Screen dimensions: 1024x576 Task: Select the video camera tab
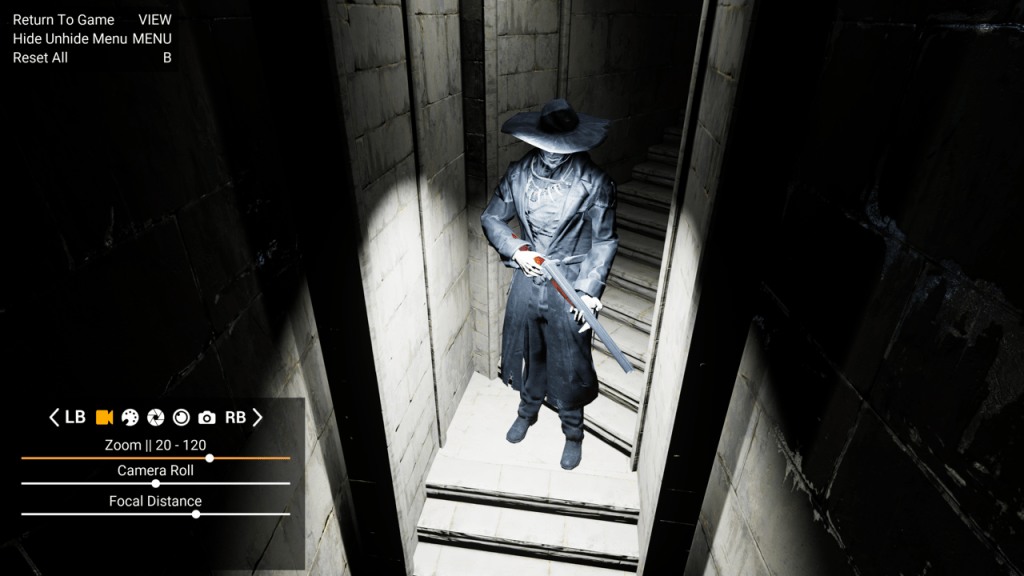point(104,417)
